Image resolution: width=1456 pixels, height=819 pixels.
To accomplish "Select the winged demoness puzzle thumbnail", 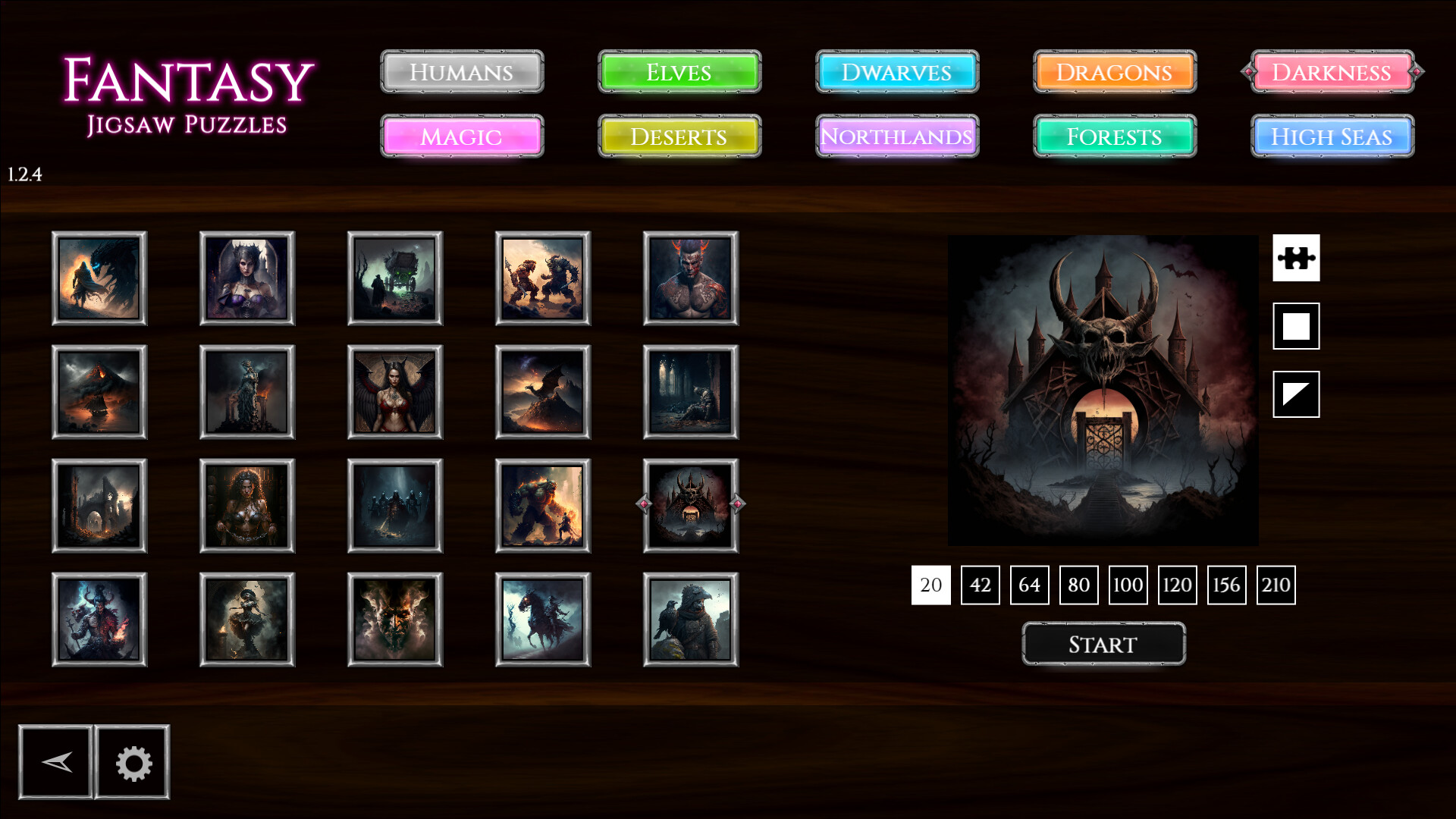I will (x=395, y=391).
